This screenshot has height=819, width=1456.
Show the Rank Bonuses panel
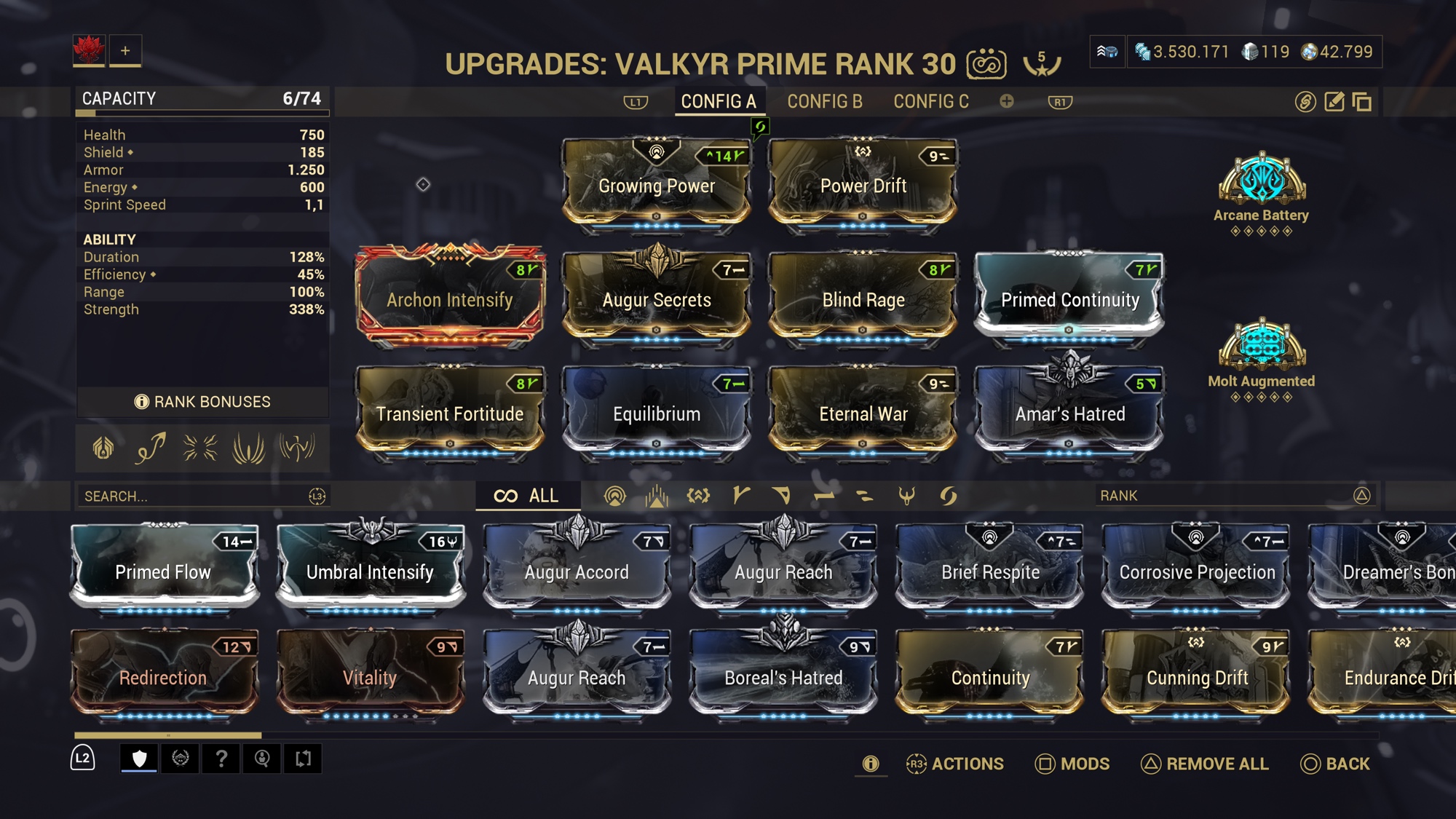point(202,402)
